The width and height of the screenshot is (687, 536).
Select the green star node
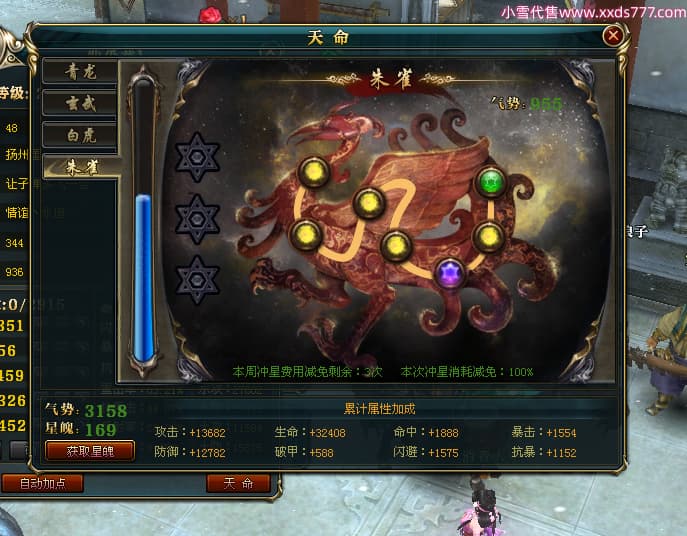[x=490, y=182]
